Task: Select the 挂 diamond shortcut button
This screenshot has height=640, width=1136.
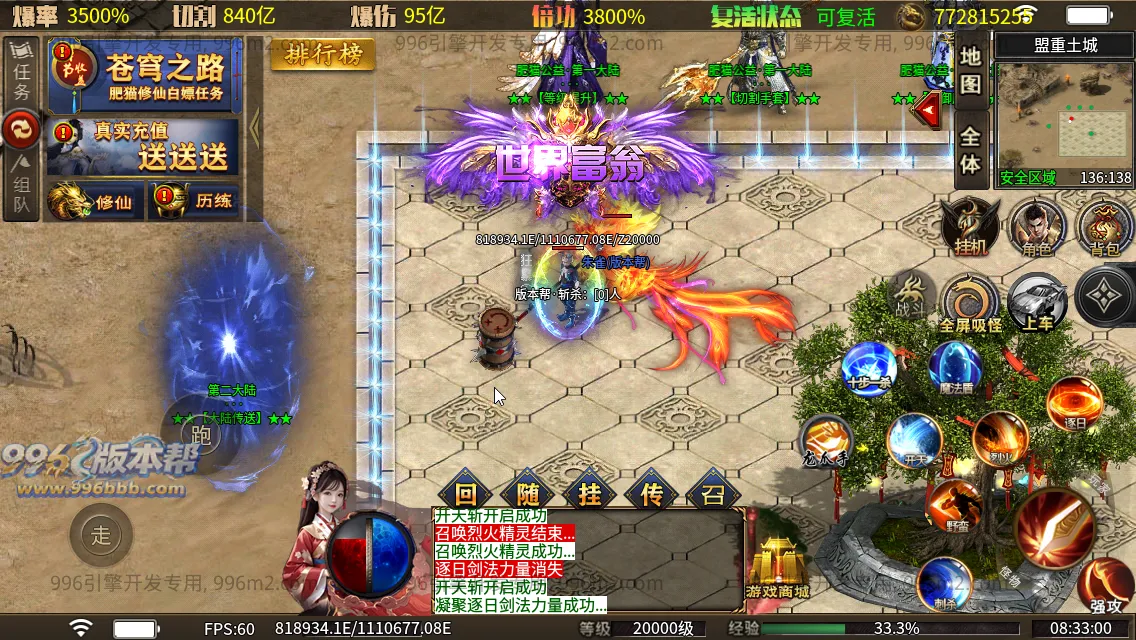Action: 589,493
